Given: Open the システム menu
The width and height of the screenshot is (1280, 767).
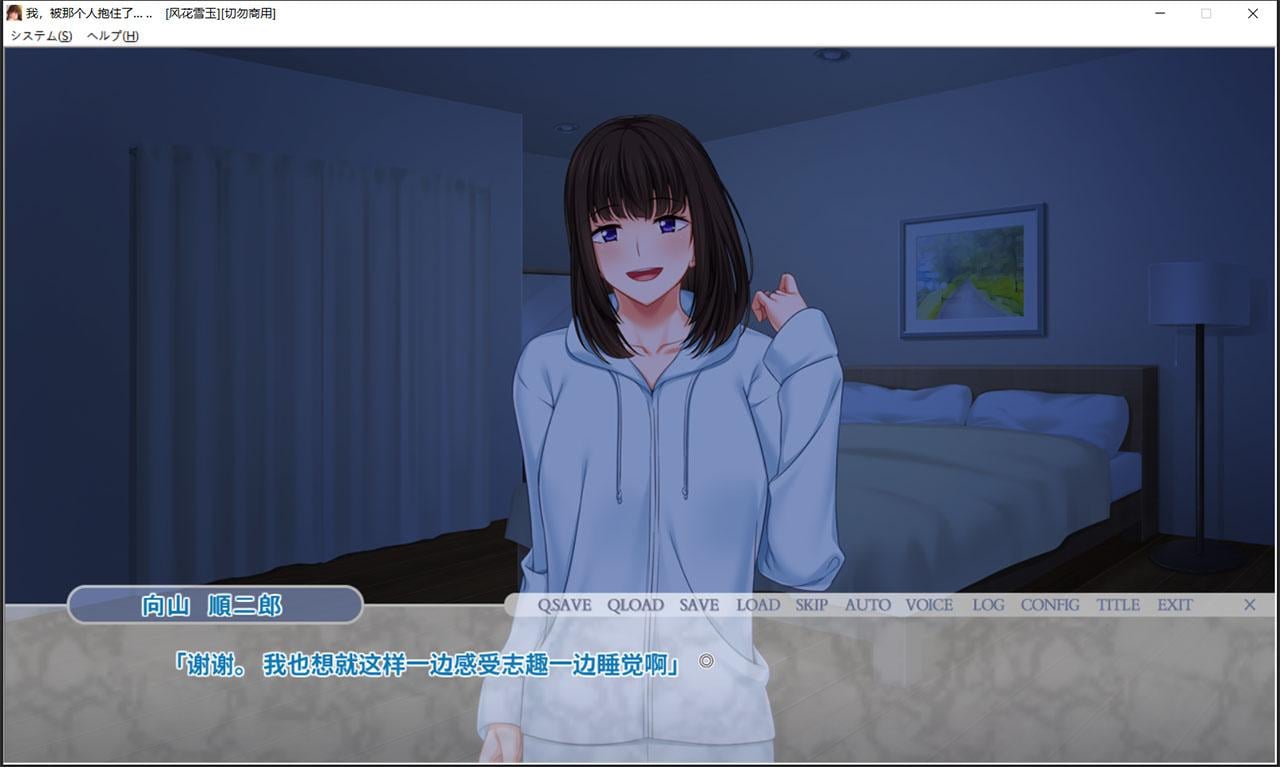Looking at the screenshot, I should [40, 35].
